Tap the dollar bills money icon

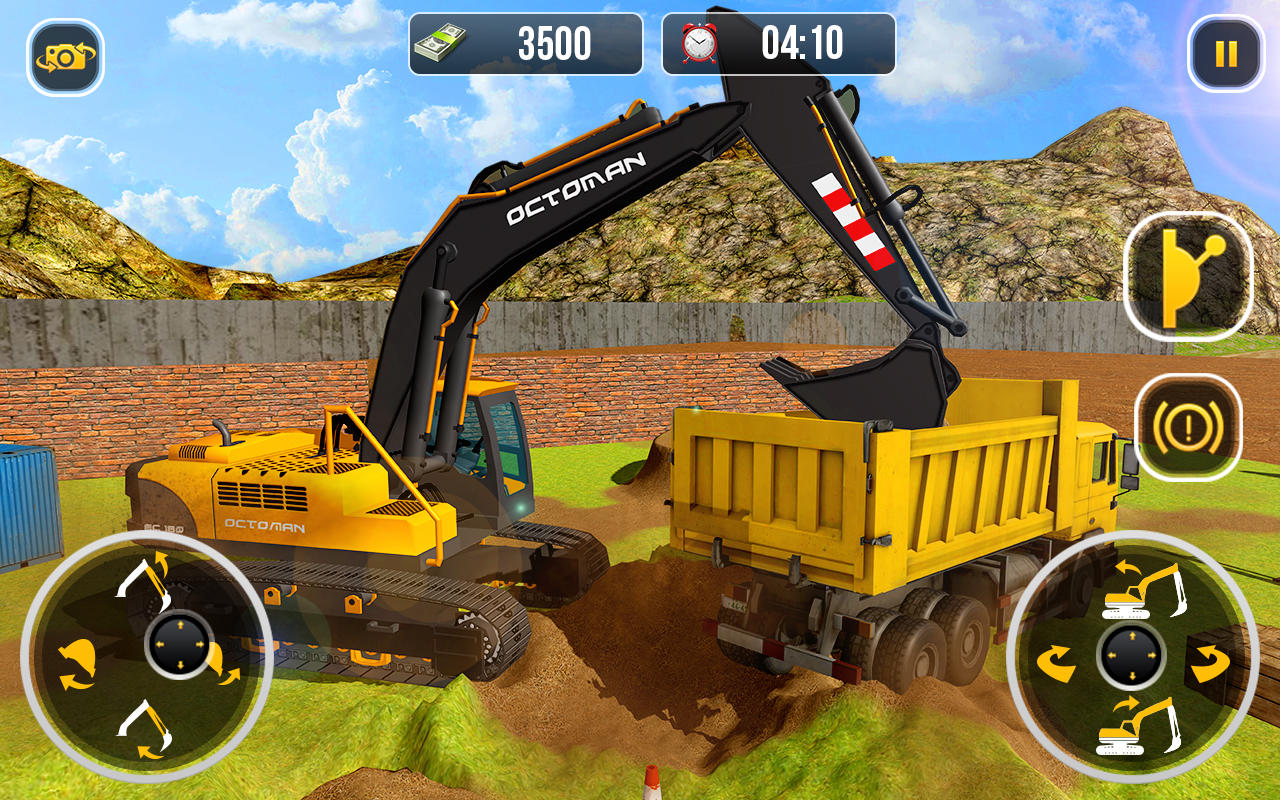pos(440,42)
